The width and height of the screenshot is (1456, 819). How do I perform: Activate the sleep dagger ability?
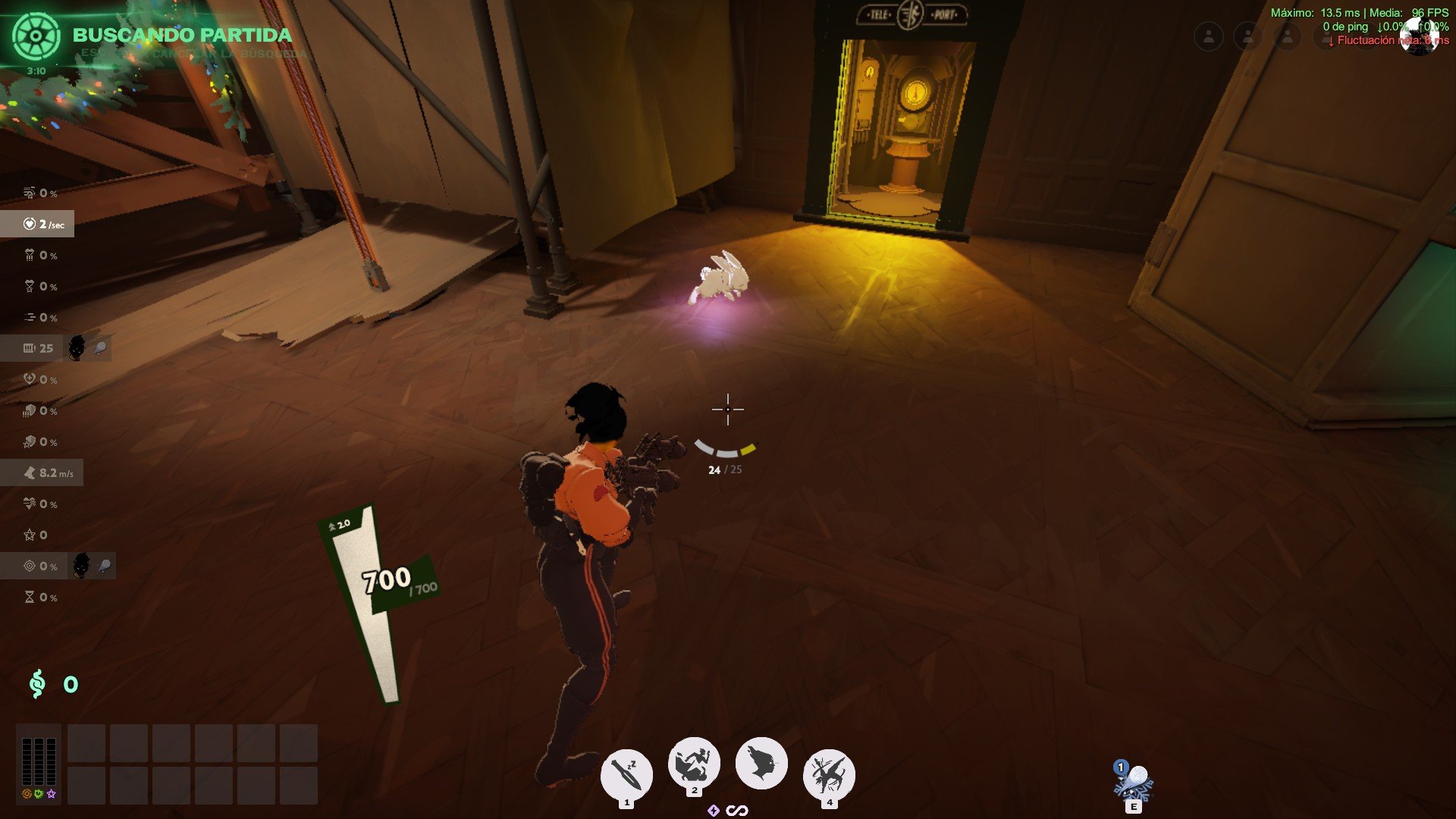(626, 775)
